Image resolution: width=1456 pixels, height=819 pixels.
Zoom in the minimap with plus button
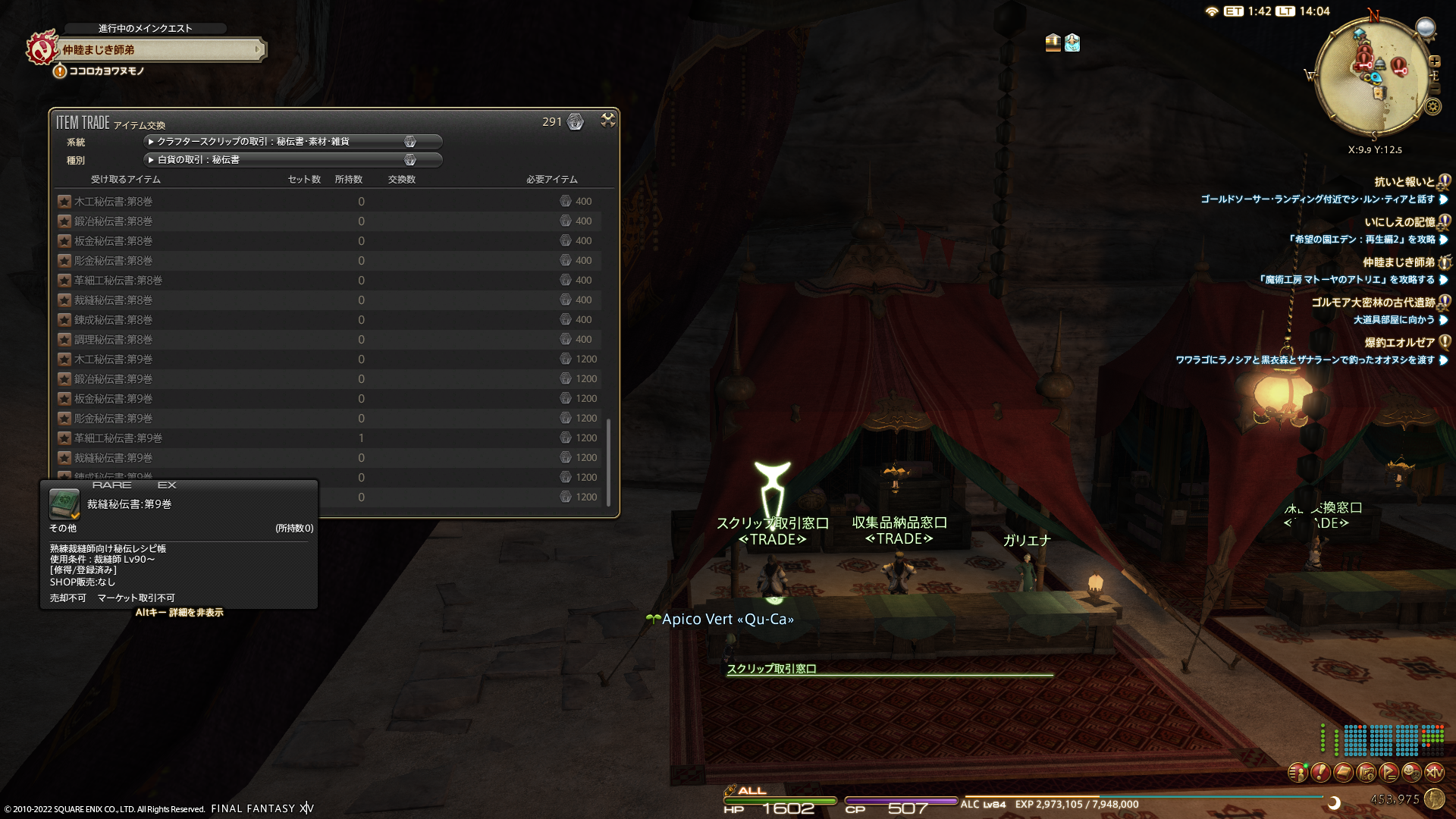(1434, 61)
